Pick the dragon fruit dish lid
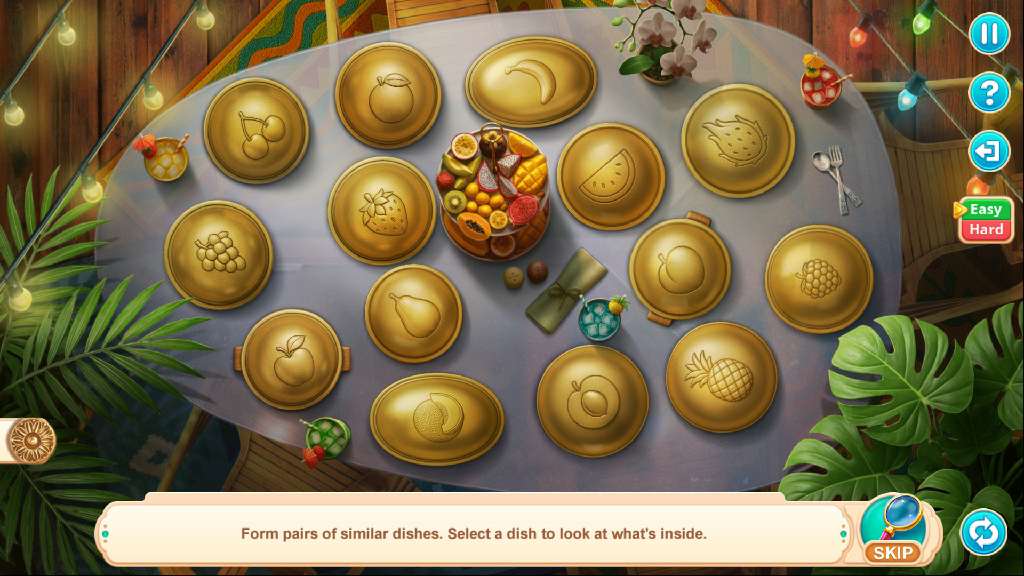 (738, 141)
